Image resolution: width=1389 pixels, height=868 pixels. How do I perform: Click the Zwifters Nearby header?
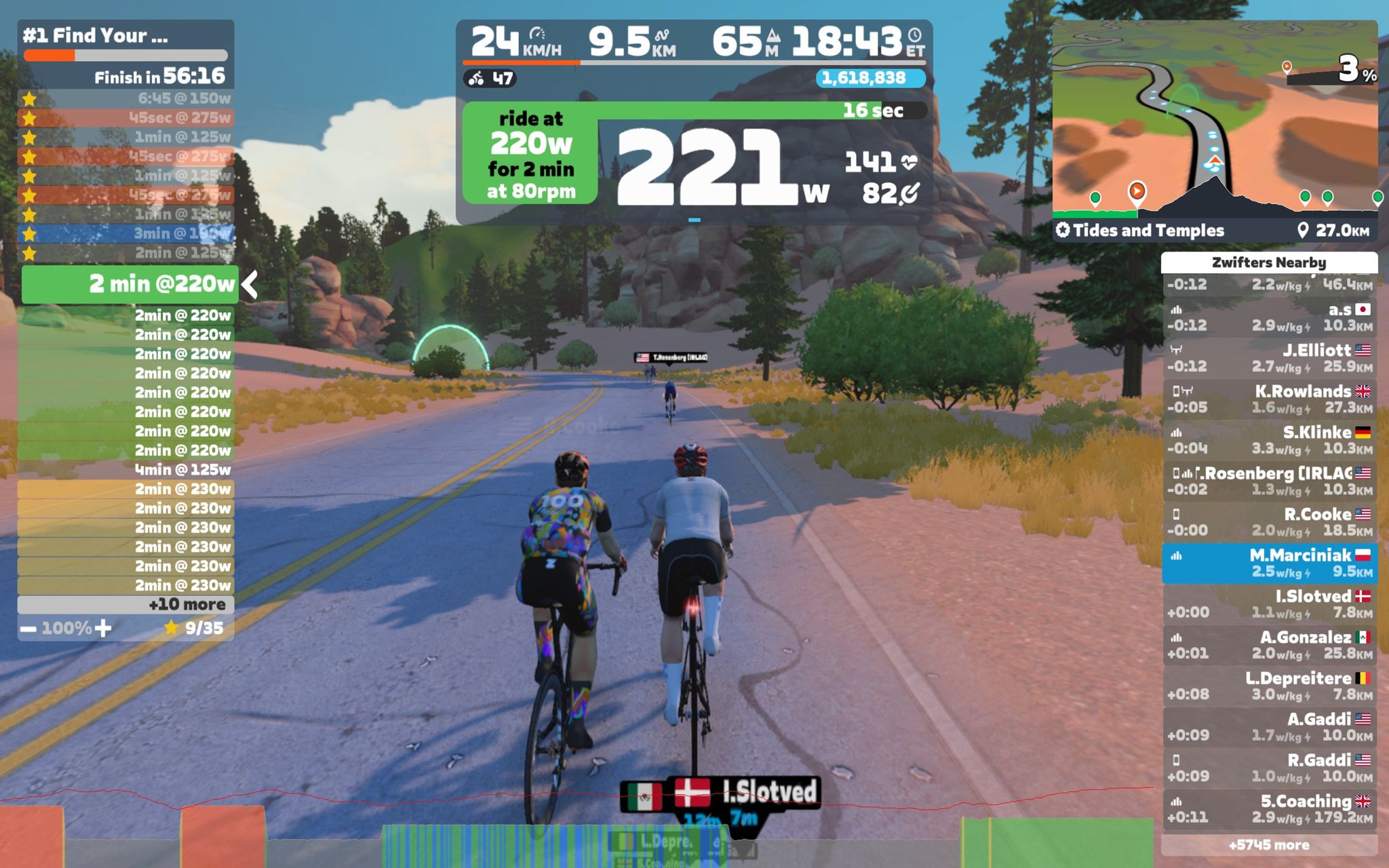tap(1269, 262)
